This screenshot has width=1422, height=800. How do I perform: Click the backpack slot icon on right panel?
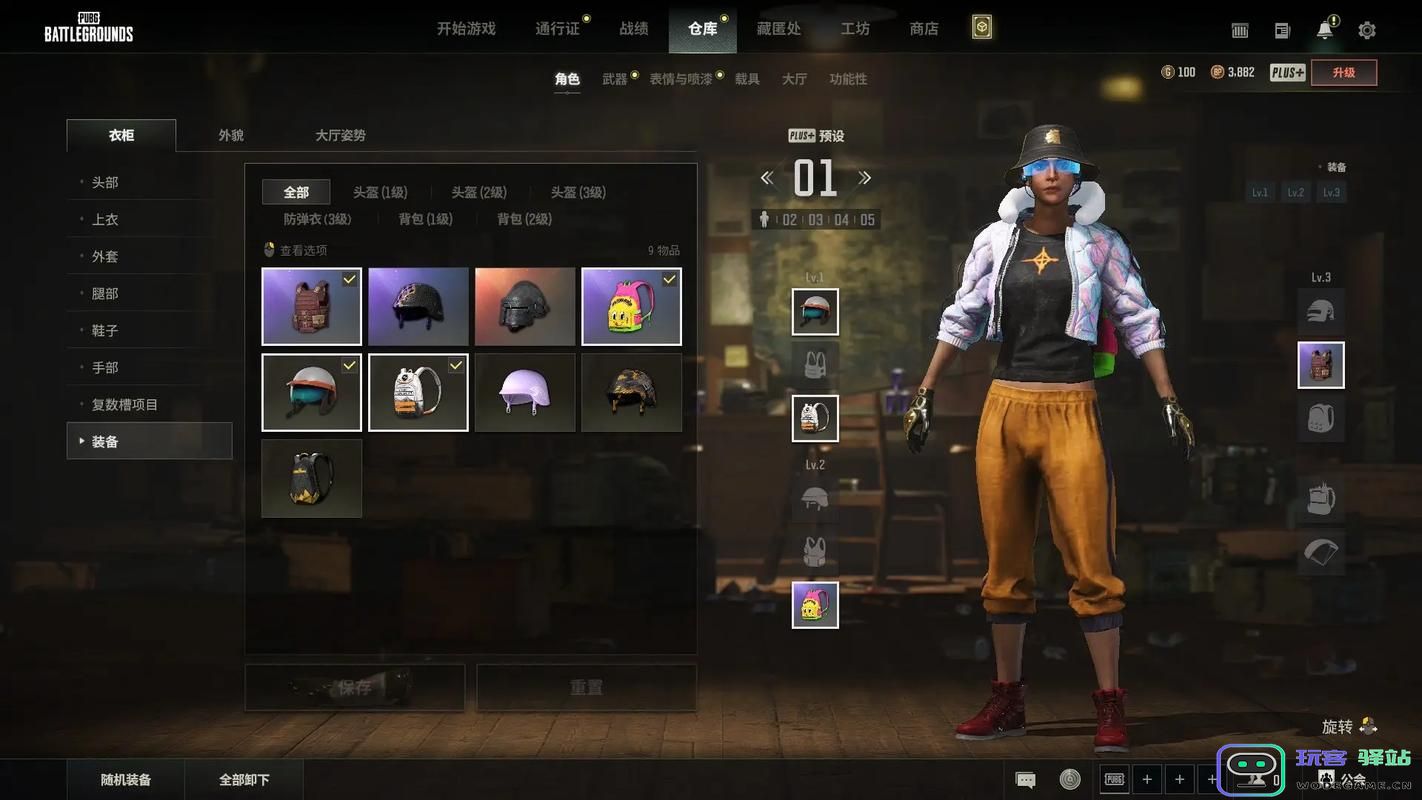(x=1321, y=418)
